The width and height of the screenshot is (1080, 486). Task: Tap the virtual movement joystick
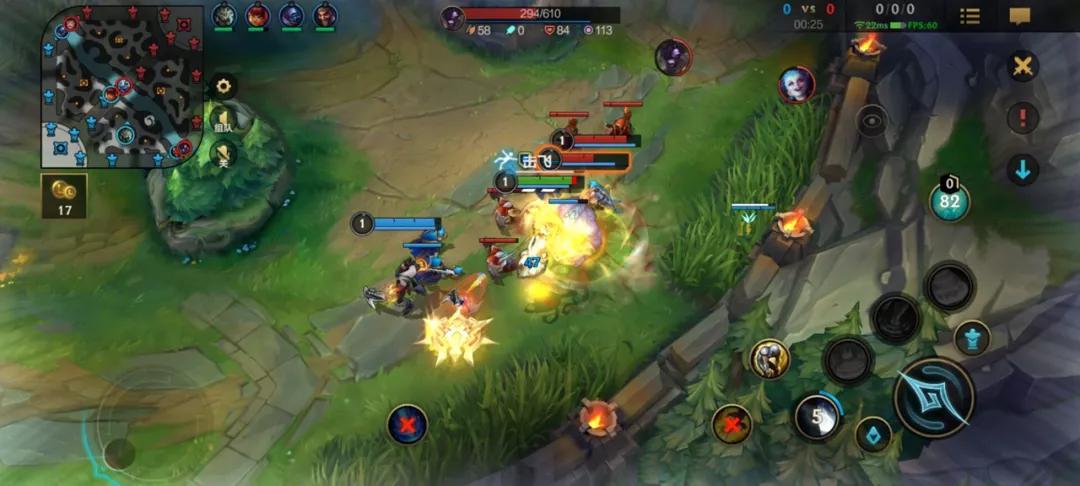[x=119, y=453]
